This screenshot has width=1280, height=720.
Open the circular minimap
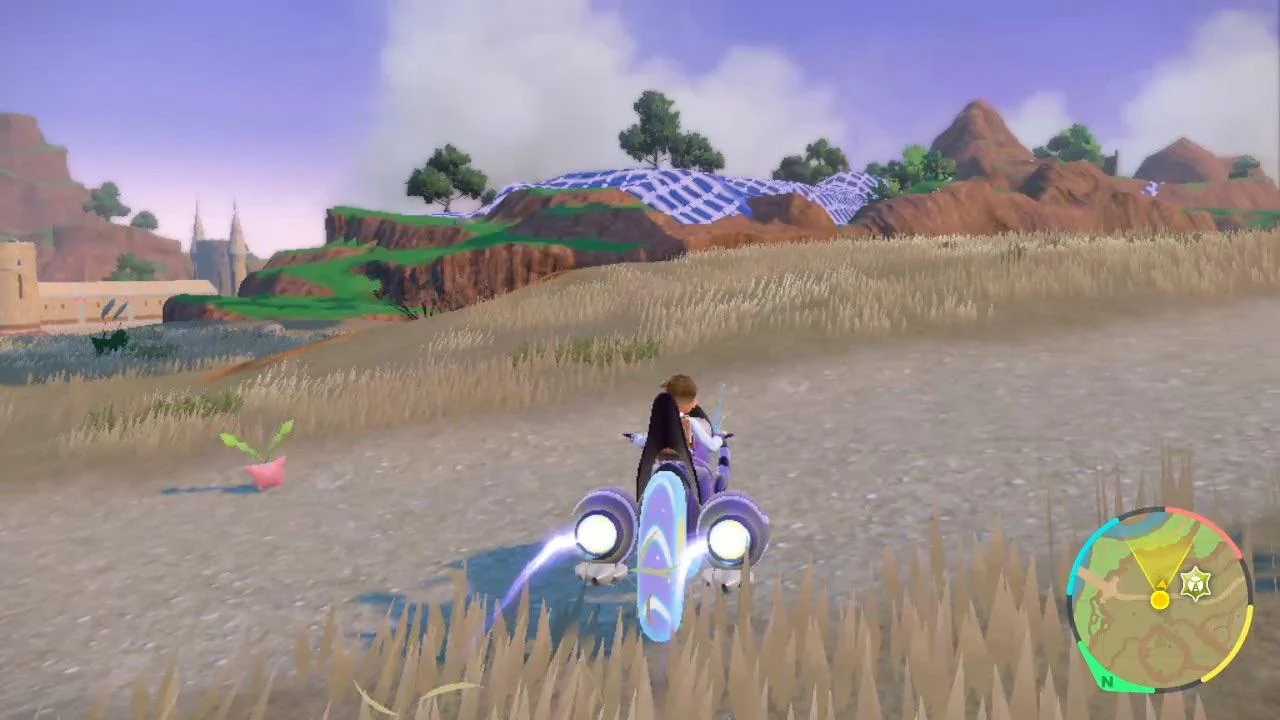point(1159,600)
